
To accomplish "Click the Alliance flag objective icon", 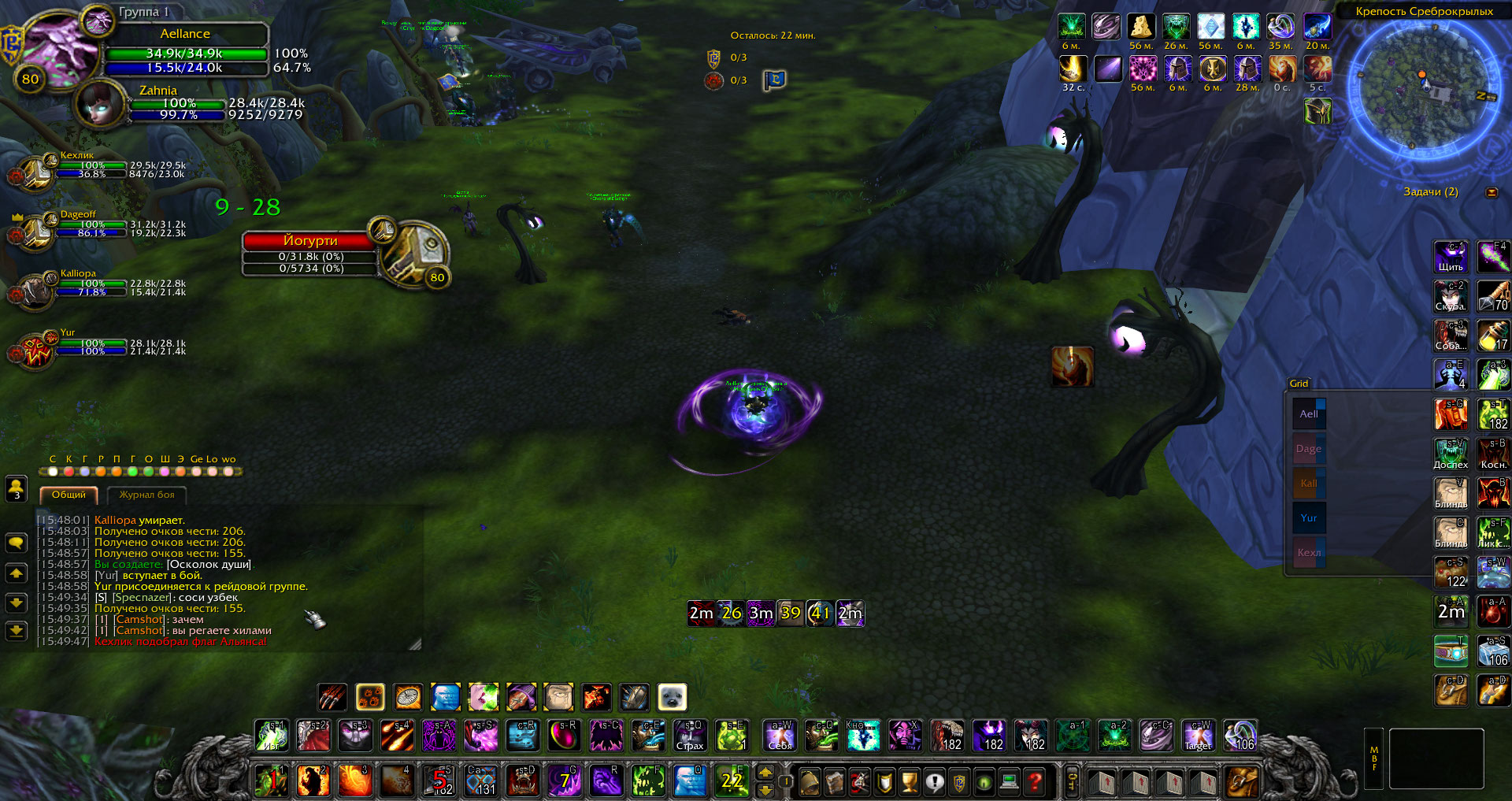I will (x=774, y=80).
